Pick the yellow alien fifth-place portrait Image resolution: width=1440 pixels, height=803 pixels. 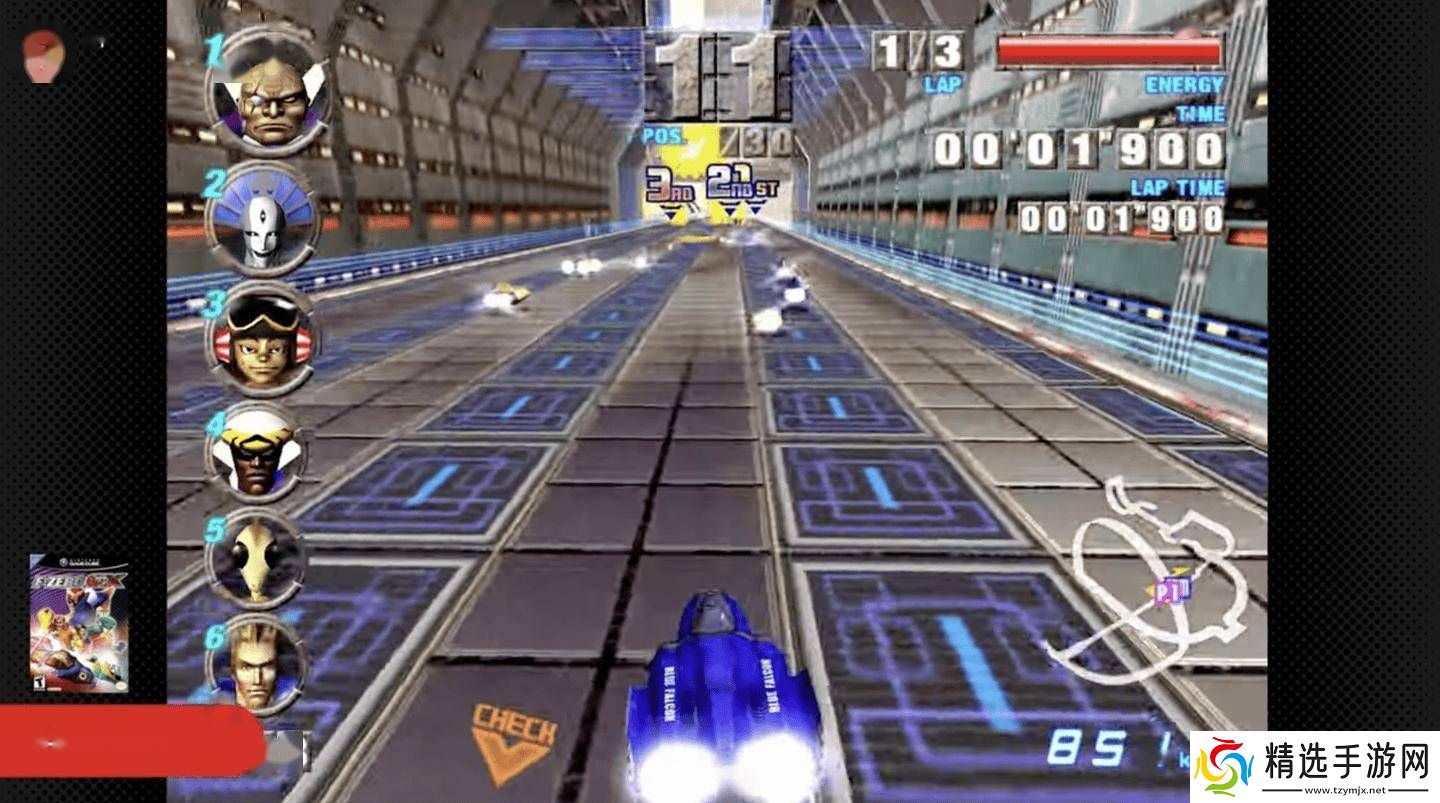[x=256, y=558]
